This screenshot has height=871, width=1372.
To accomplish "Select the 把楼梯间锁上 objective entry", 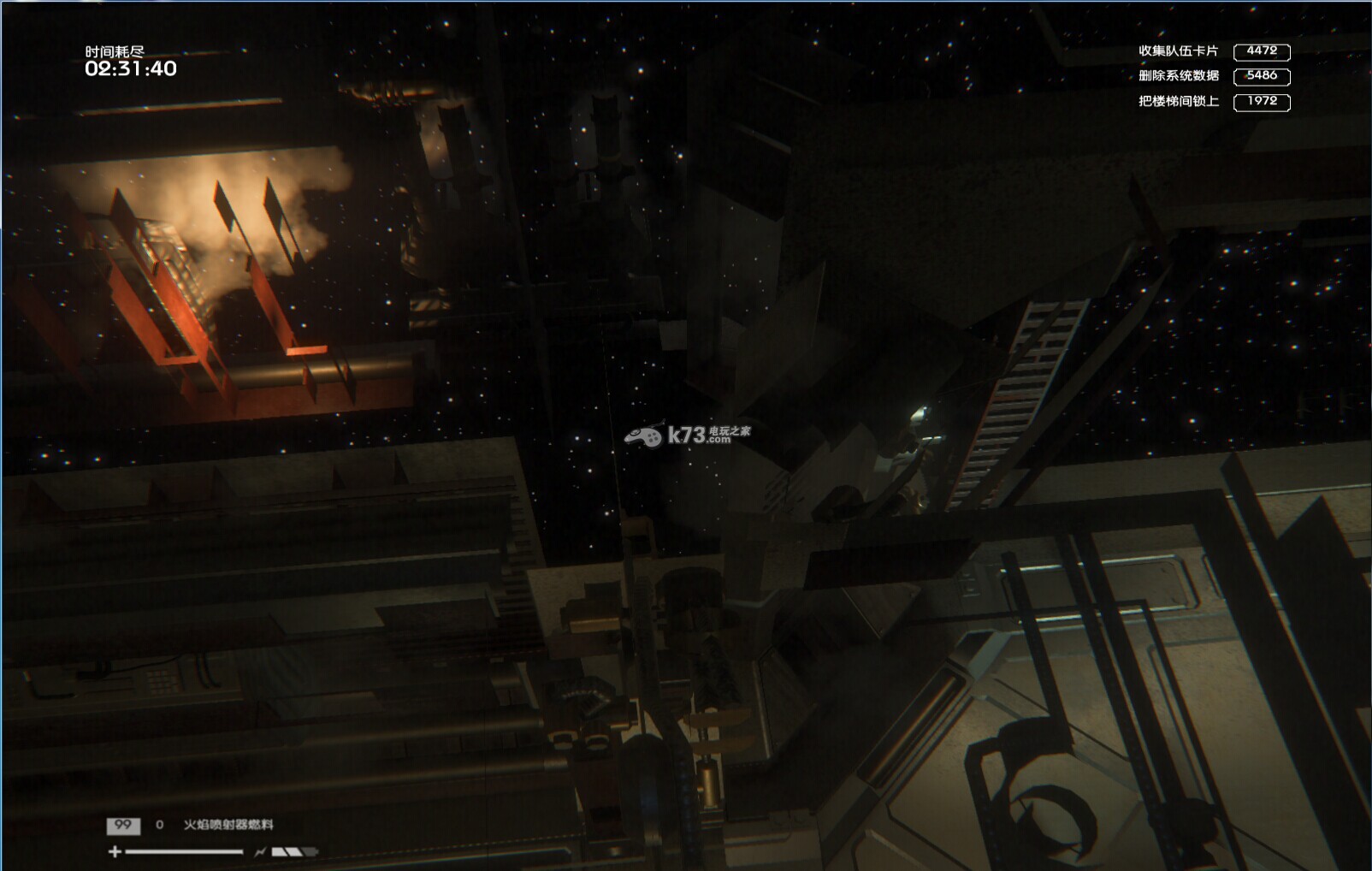I will (1178, 101).
